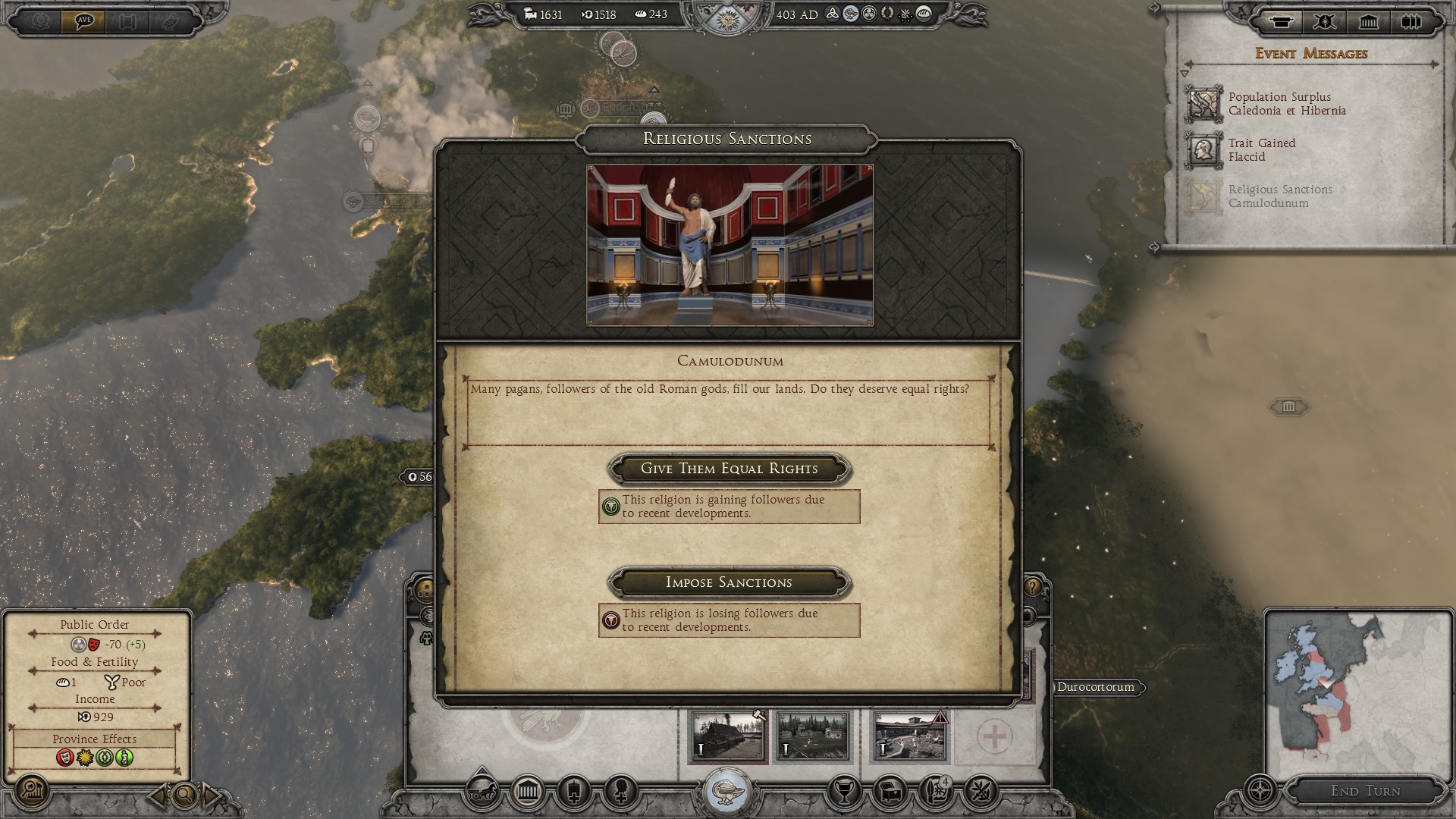Click the magnifying glass search button
1456x819 pixels.
click(x=184, y=795)
